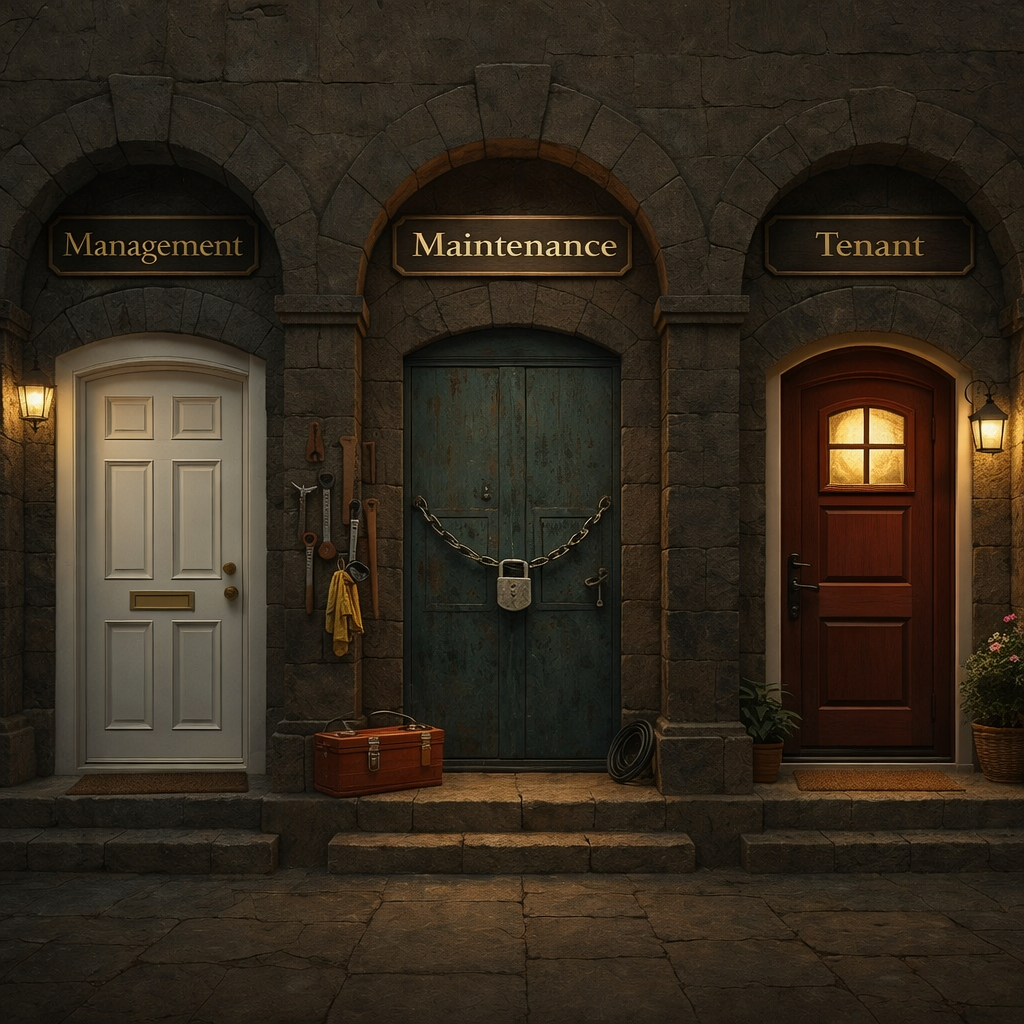Enter the red Tenant door
The image size is (1024, 1024).
click(866, 560)
